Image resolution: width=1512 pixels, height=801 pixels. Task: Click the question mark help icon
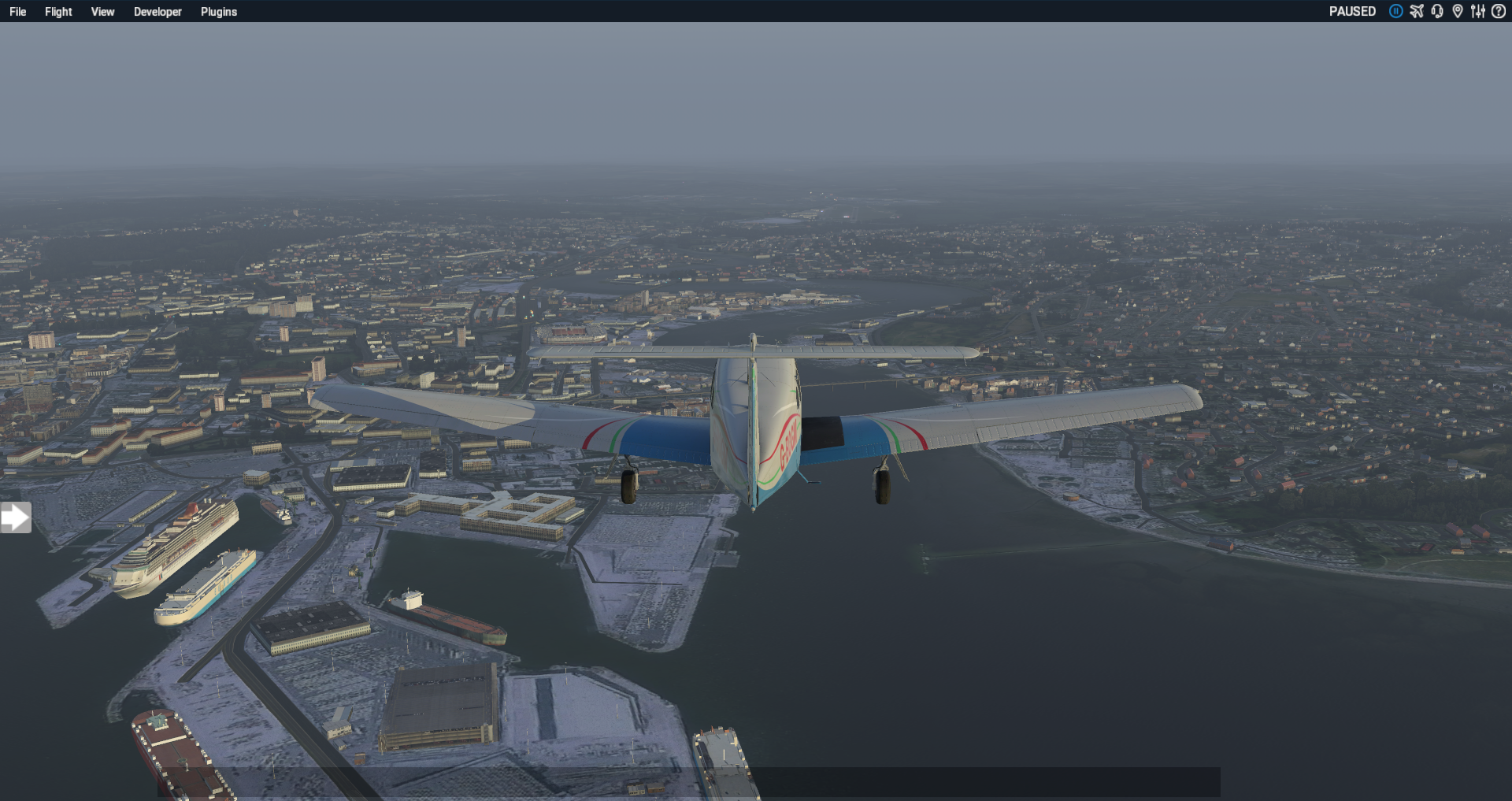pyautogui.click(x=1499, y=11)
